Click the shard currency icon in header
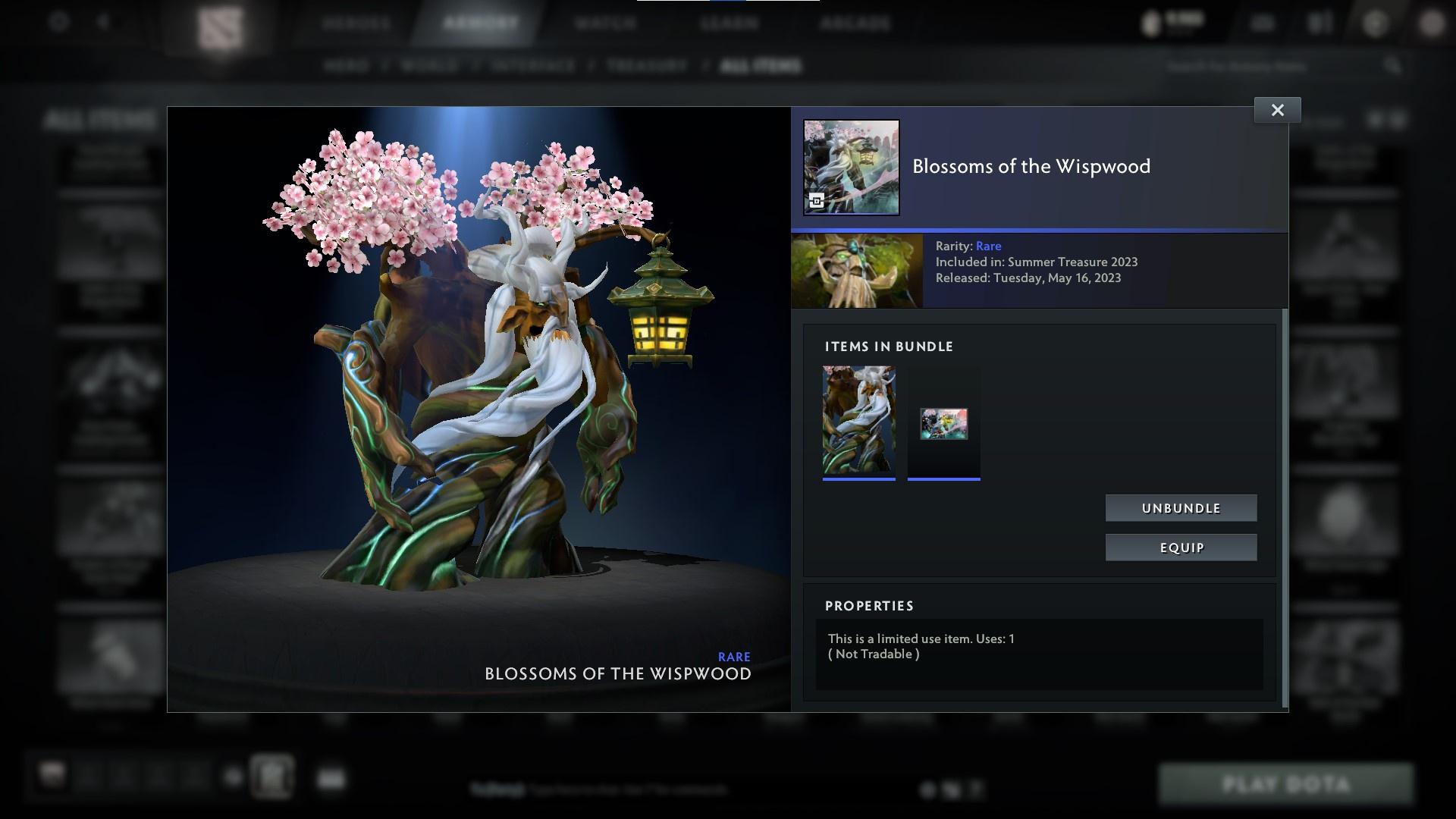Viewport: 1456px width, 819px height. (x=1152, y=22)
